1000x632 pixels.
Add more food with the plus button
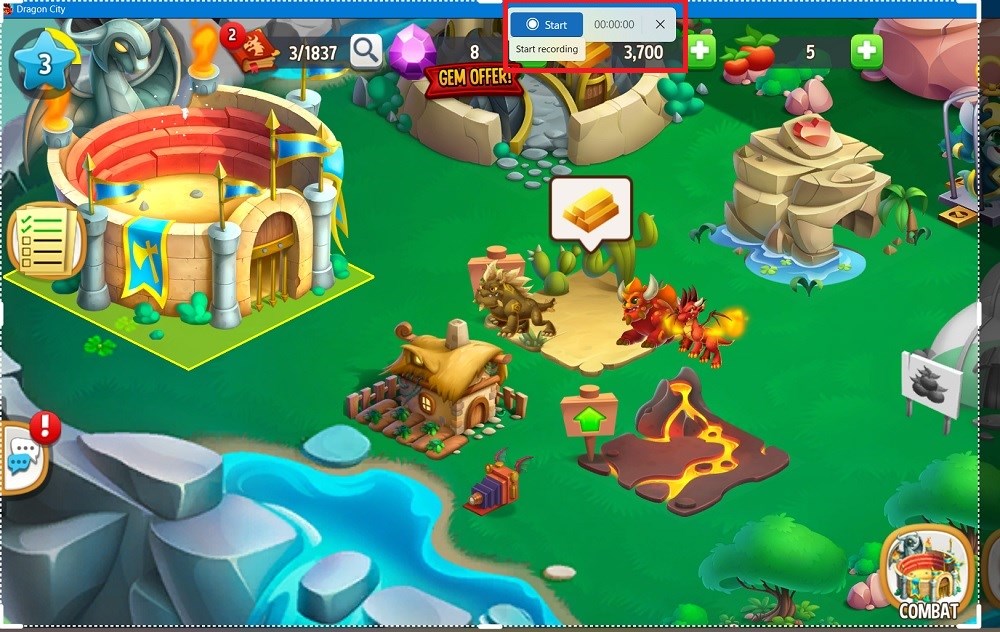[x=866, y=51]
